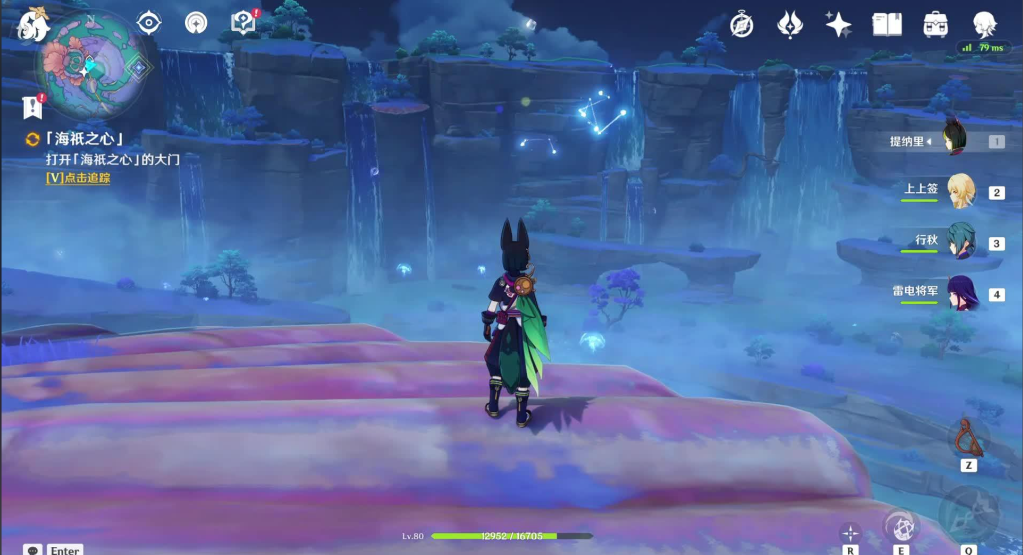The image size is (1023, 555).
Task: Open the open-book handbook icon
Action: point(887,24)
